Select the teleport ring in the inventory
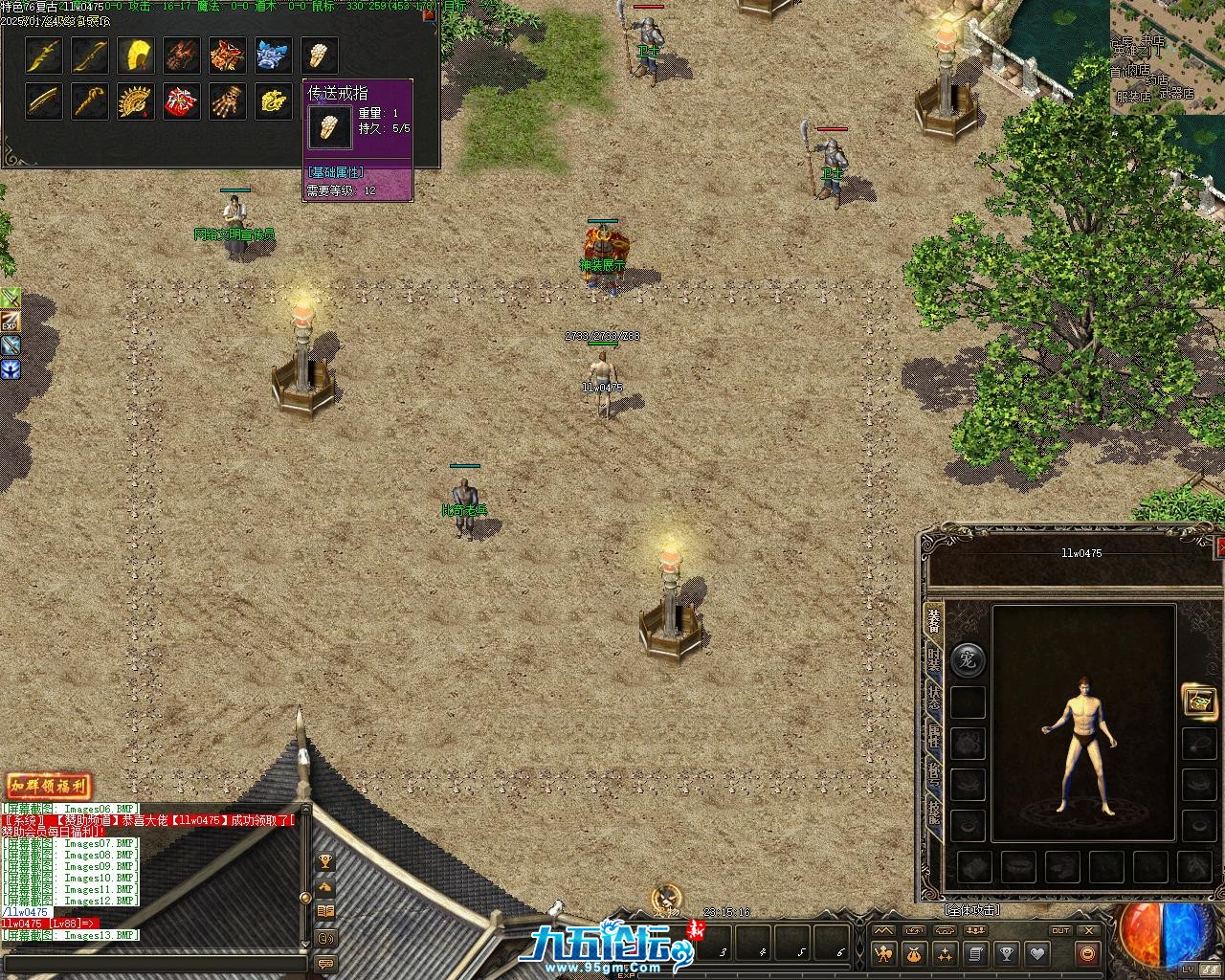 tap(319, 56)
